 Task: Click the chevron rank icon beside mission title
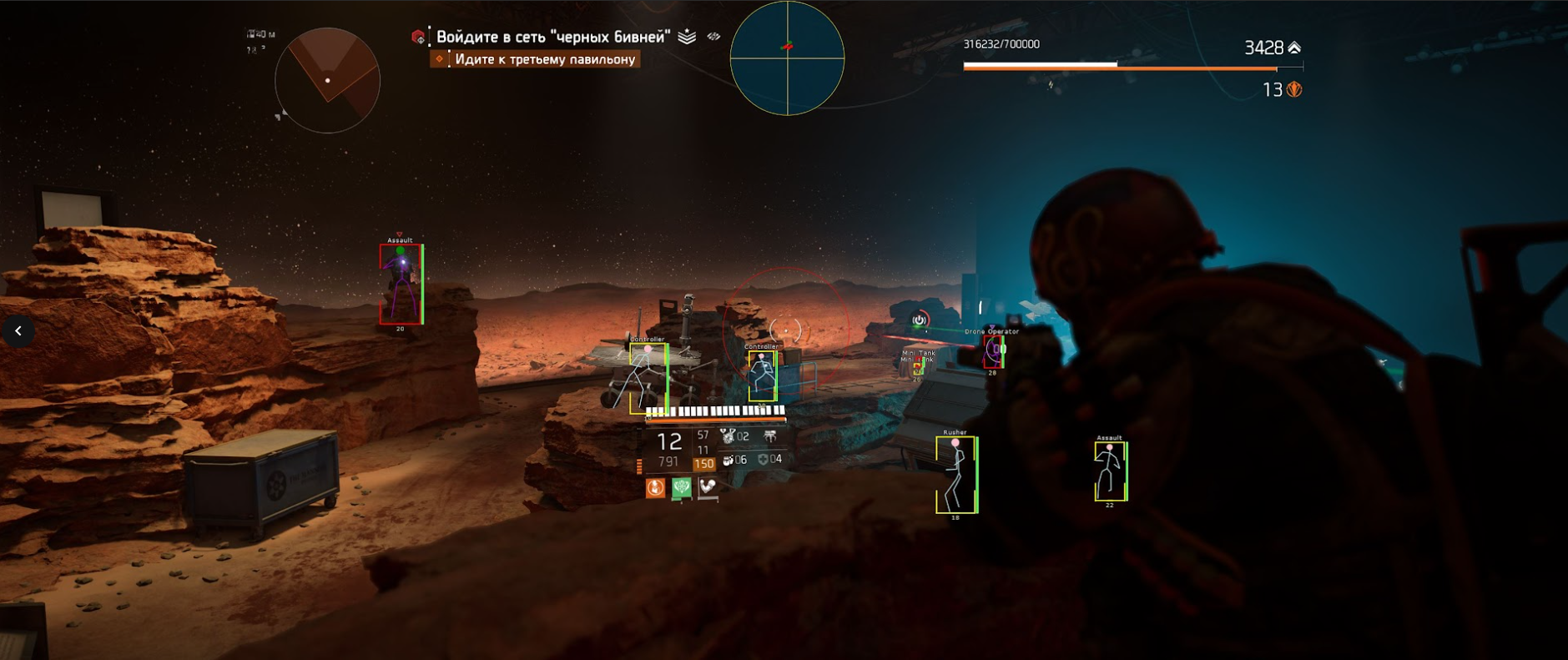point(687,37)
